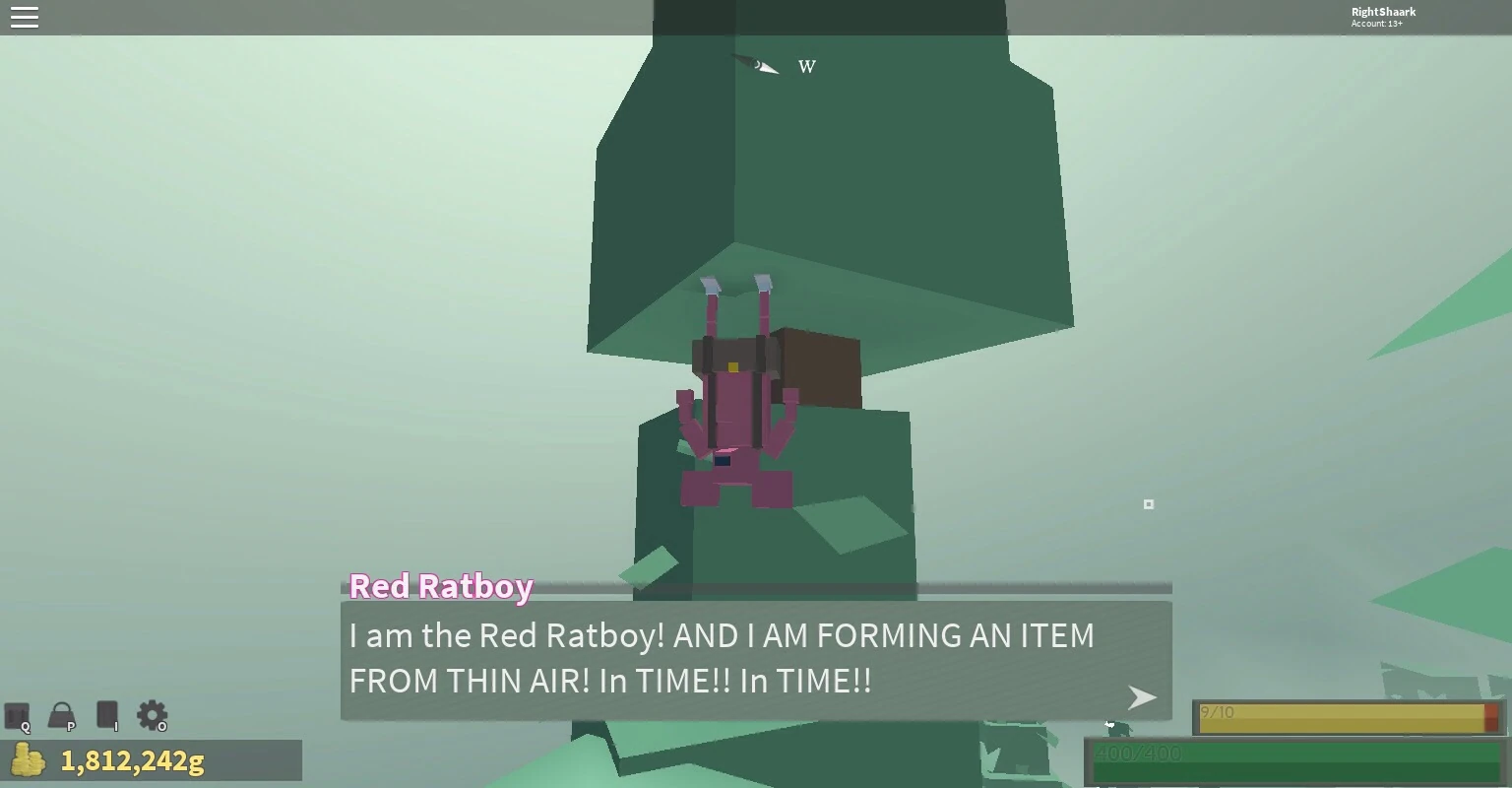The width and height of the screenshot is (1512, 788).
Task: Open the journal book icon labeled I
Action: [x=107, y=715]
